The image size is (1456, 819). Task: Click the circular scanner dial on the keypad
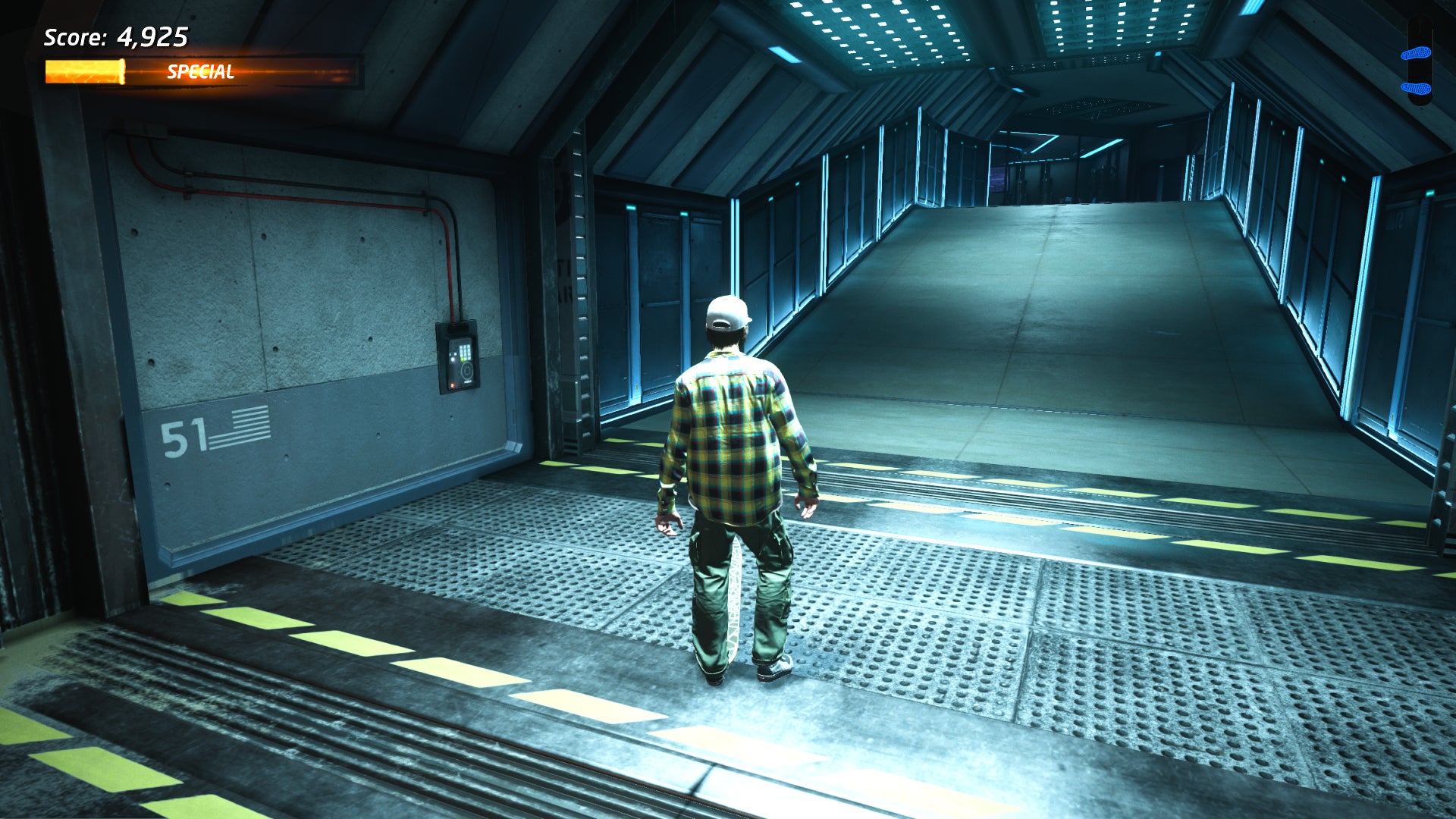(467, 370)
